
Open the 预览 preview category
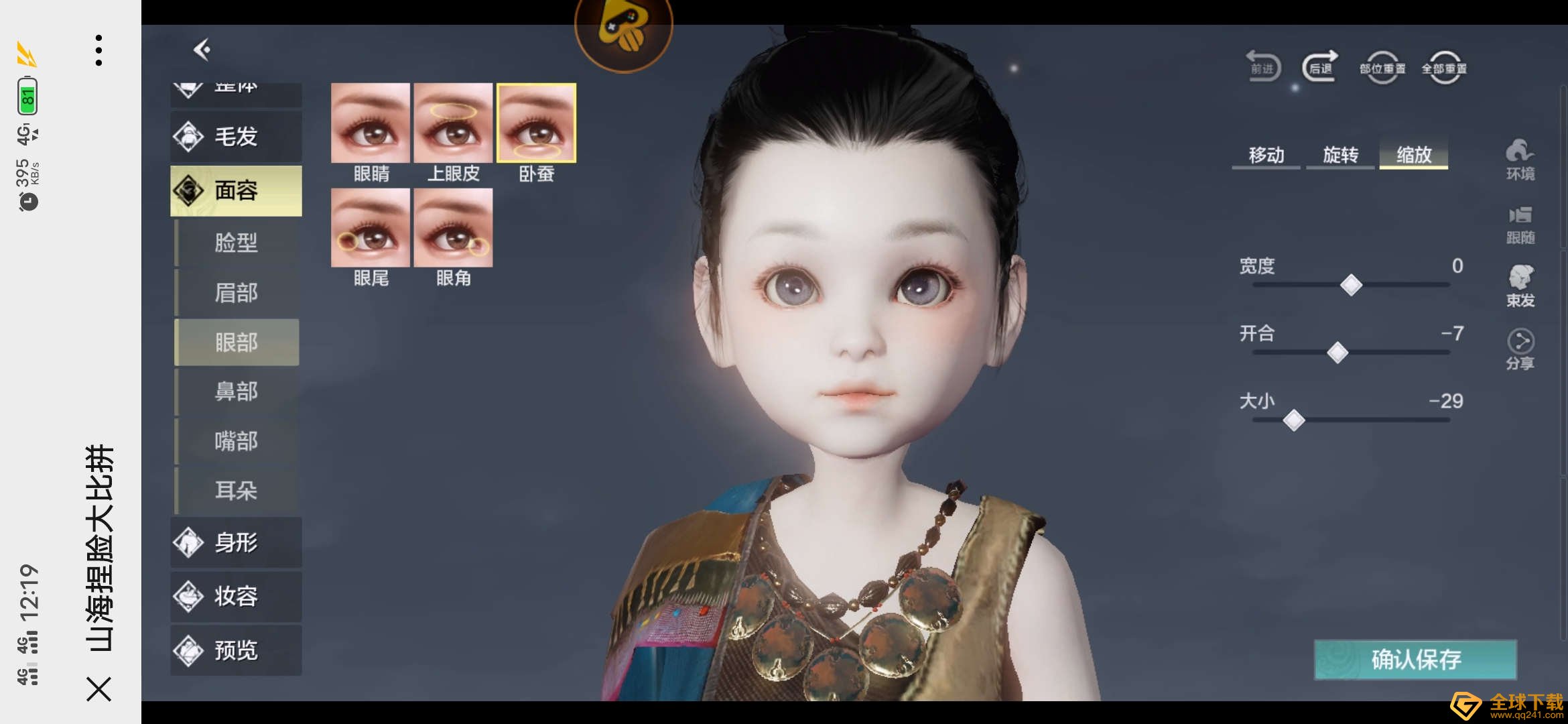tap(236, 650)
